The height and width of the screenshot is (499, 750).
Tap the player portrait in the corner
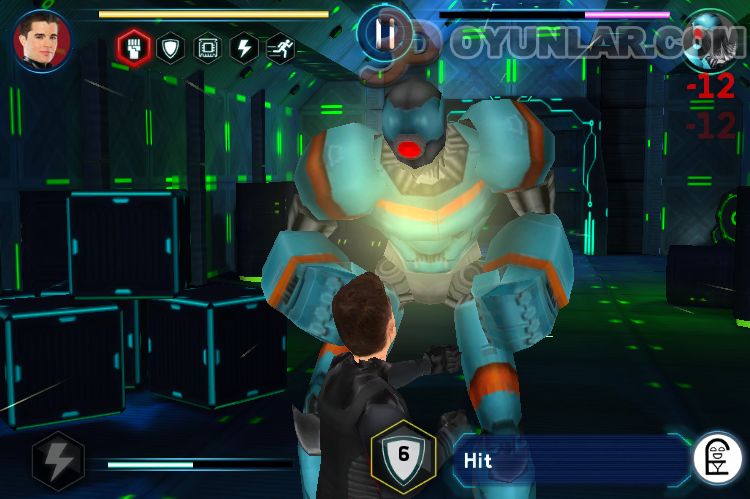(41, 39)
